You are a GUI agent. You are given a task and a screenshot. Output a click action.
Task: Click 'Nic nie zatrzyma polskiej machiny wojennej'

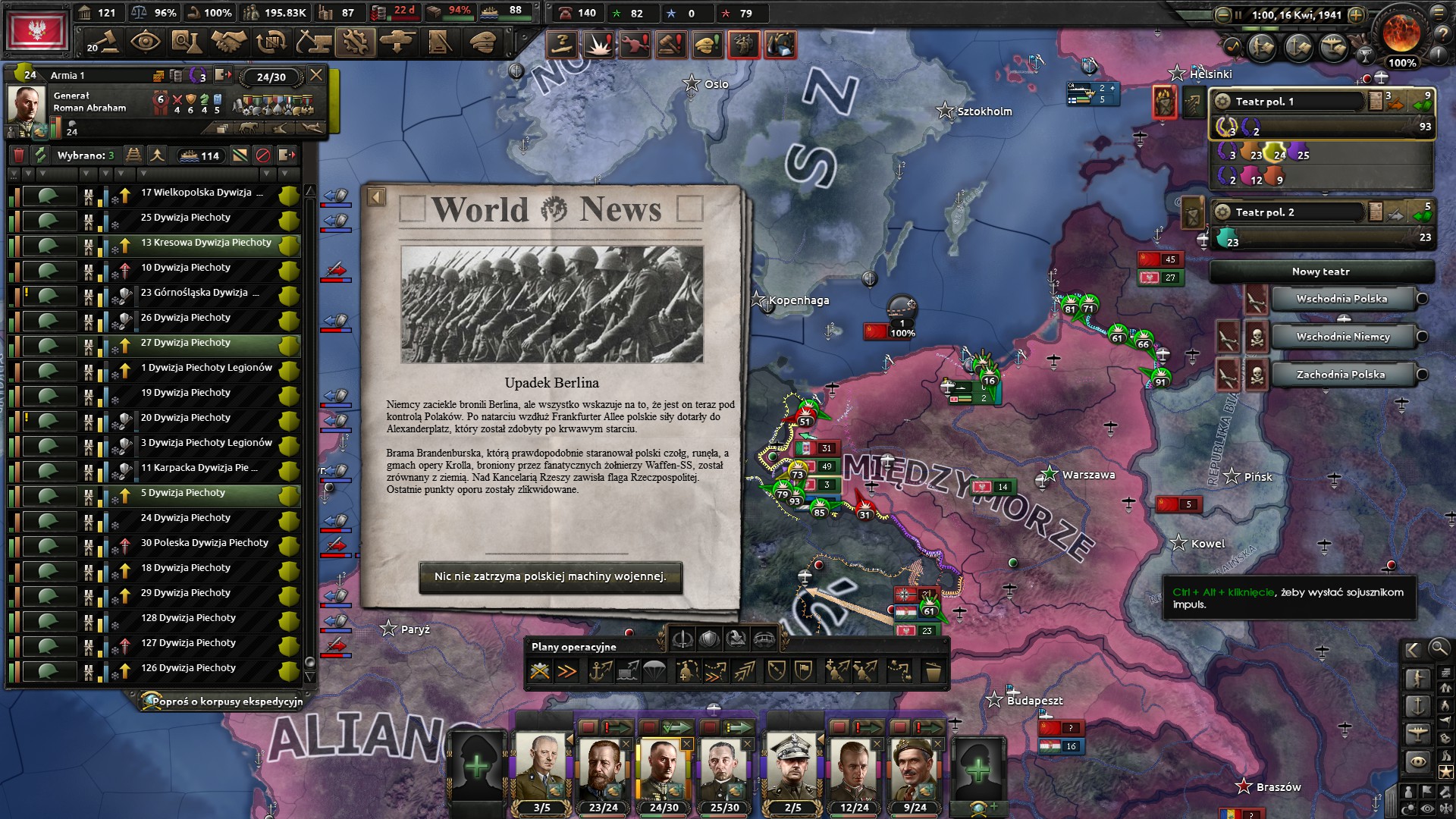[x=551, y=579]
